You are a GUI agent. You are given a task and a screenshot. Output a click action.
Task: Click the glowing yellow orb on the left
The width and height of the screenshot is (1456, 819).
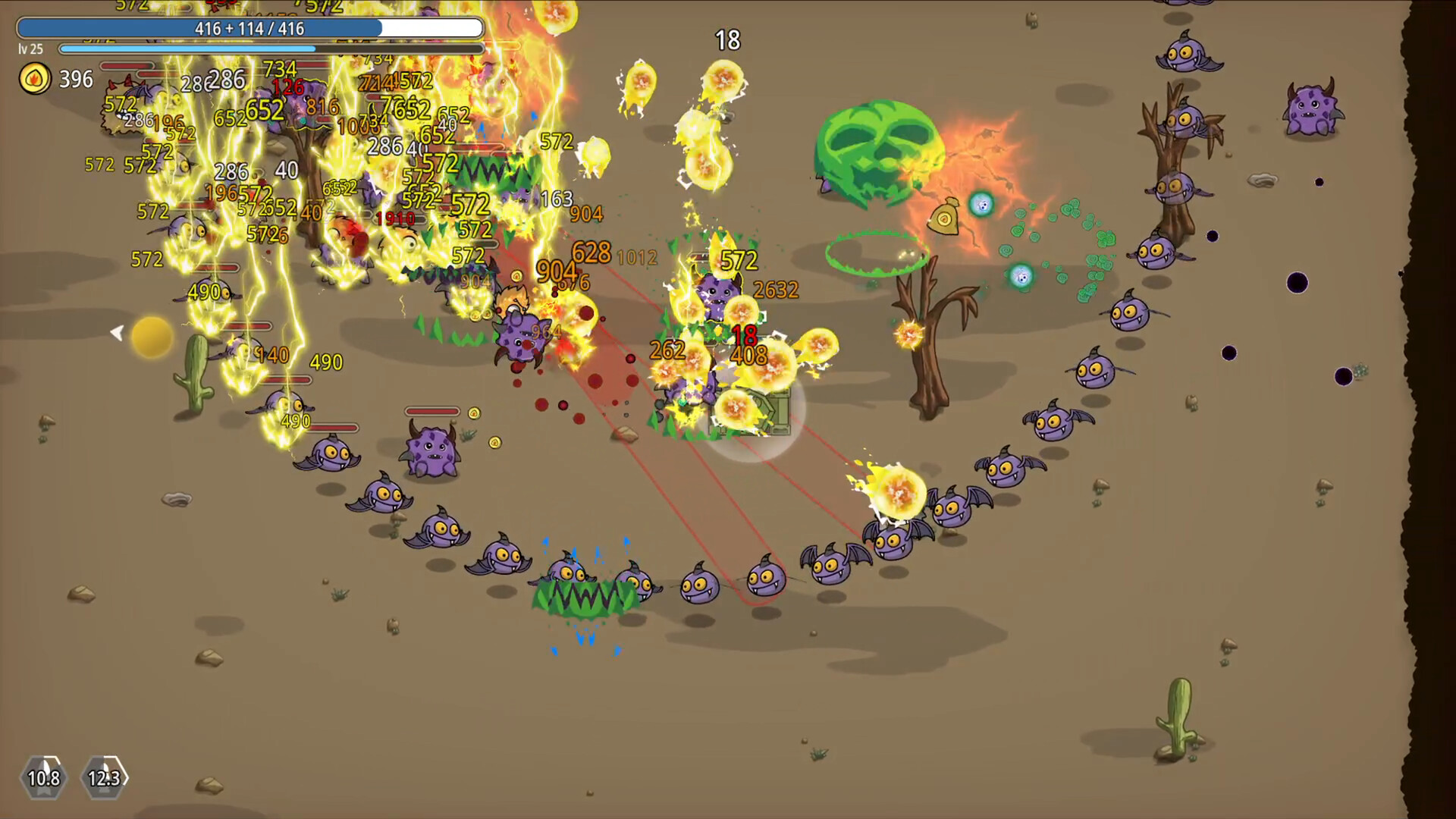click(149, 337)
